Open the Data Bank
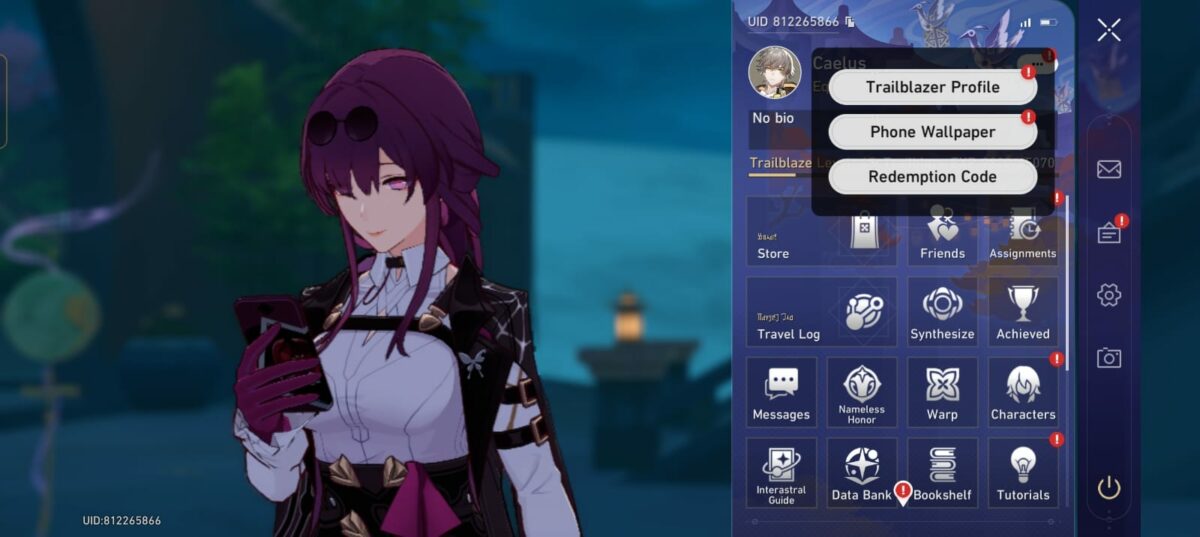Screen dimensions: 1200x537 pos(861,473)
